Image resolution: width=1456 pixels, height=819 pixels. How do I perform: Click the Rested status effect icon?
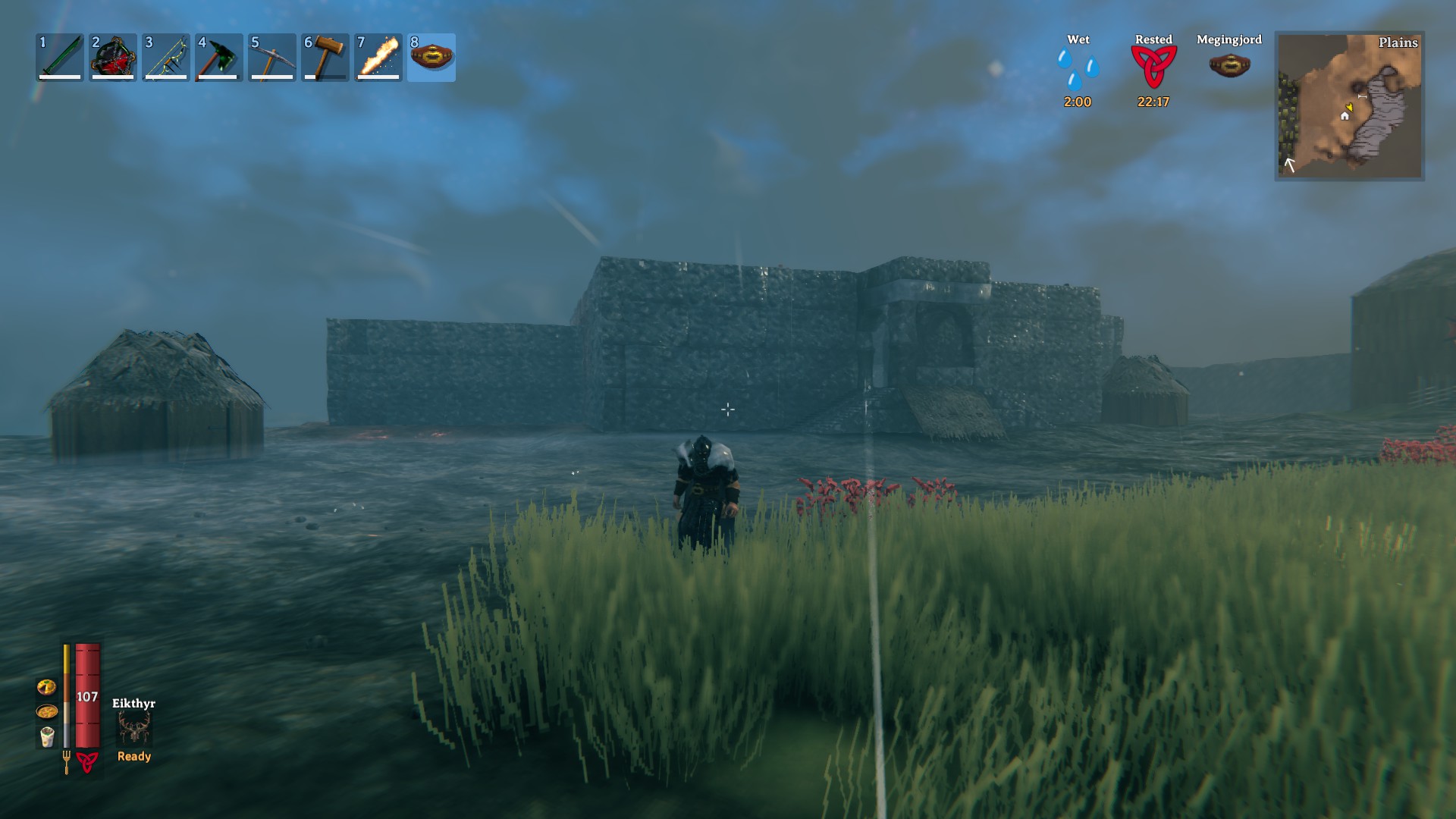(1155, 68)
